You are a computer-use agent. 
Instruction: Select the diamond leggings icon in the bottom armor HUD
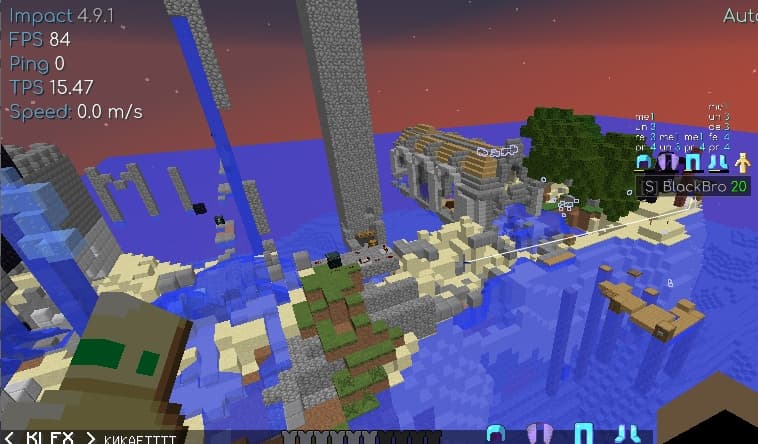582,434
